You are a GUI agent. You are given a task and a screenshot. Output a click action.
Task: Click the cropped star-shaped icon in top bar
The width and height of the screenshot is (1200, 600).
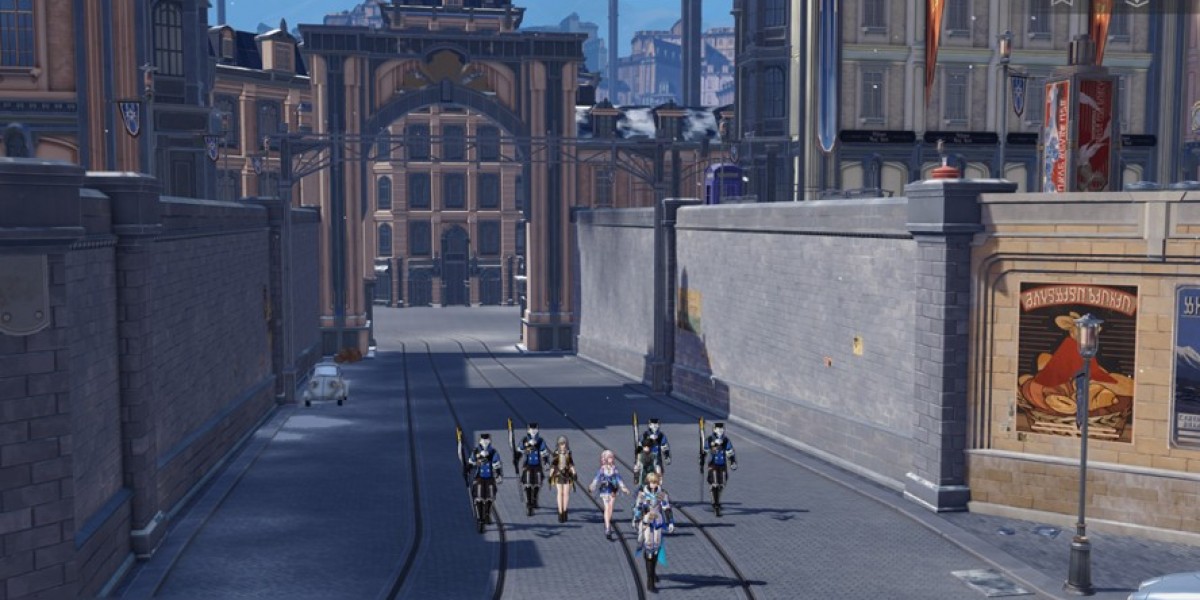click(1060, 3)
